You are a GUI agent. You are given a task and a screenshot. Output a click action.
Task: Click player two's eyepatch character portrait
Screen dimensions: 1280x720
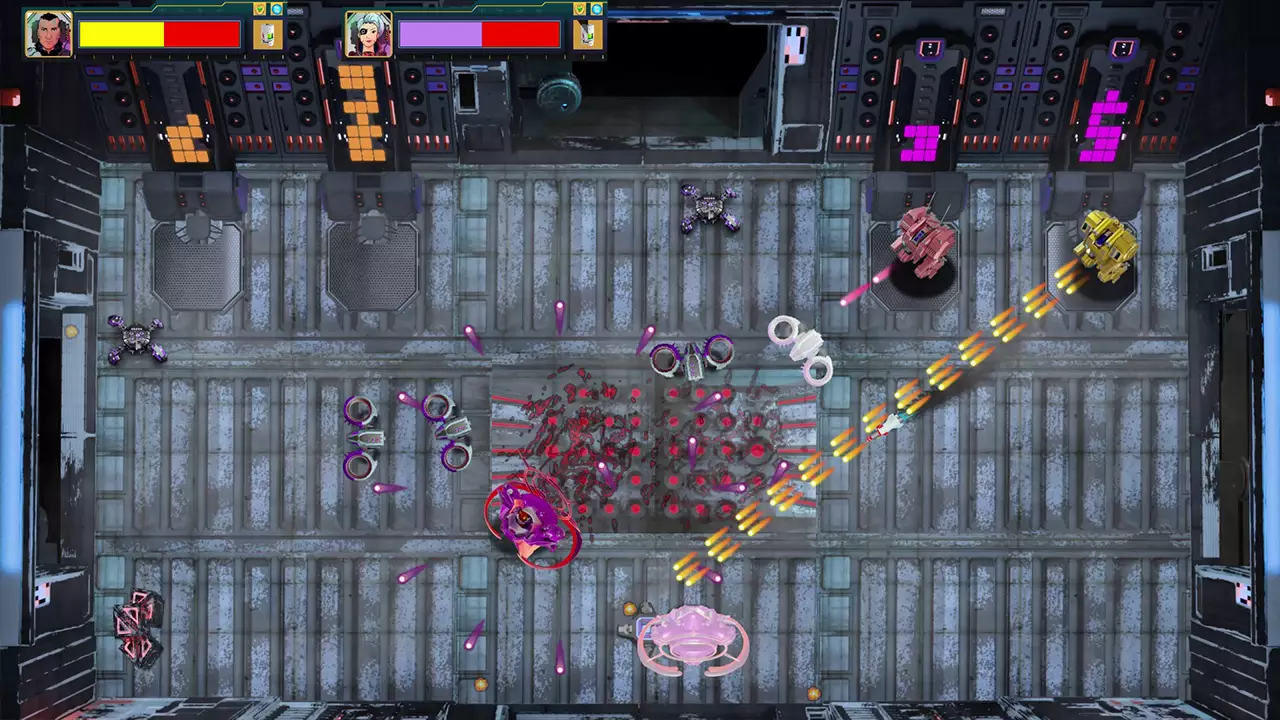[368, 33]
